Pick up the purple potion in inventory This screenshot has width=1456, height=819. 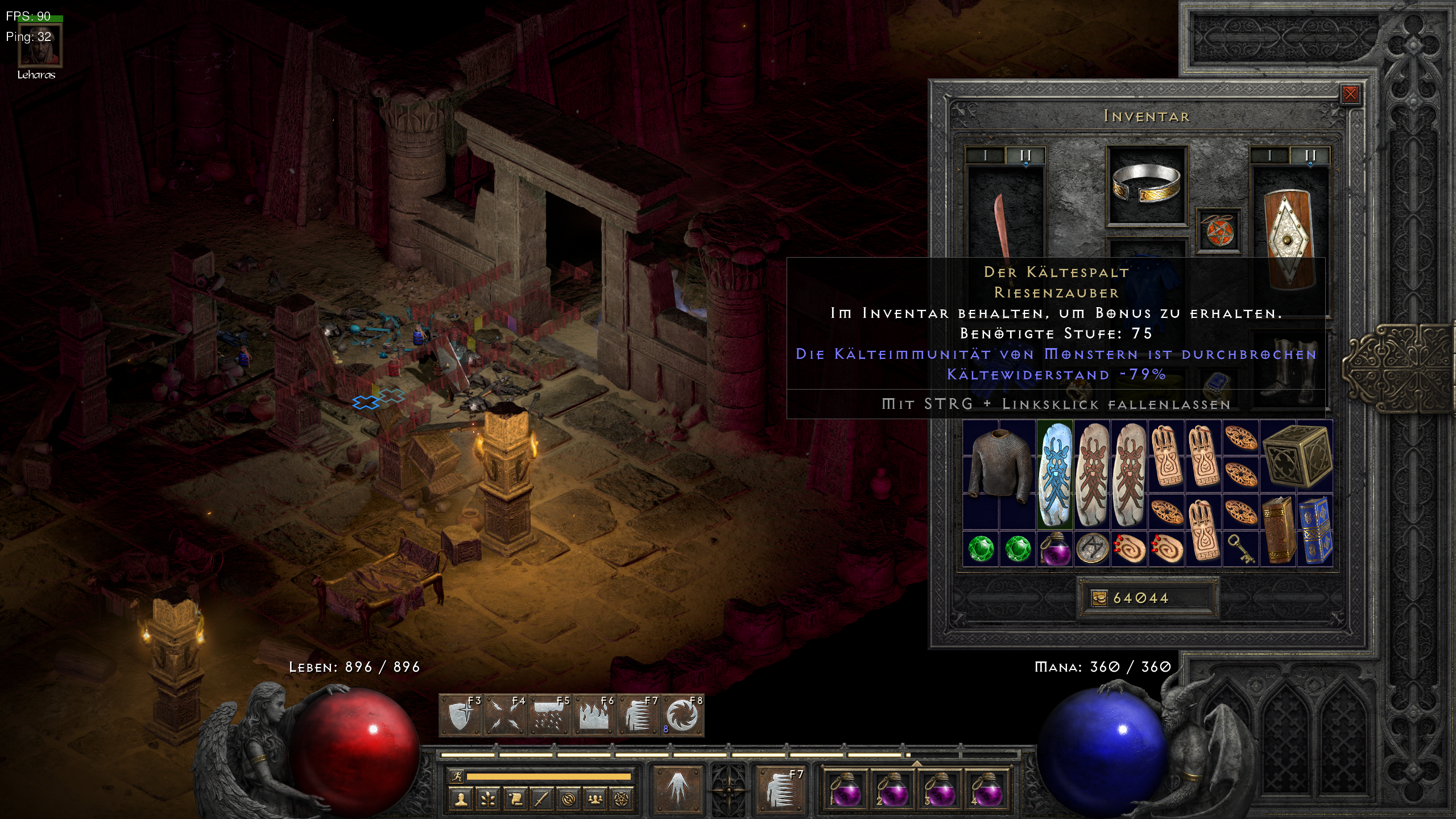(x=1054, y=549)
